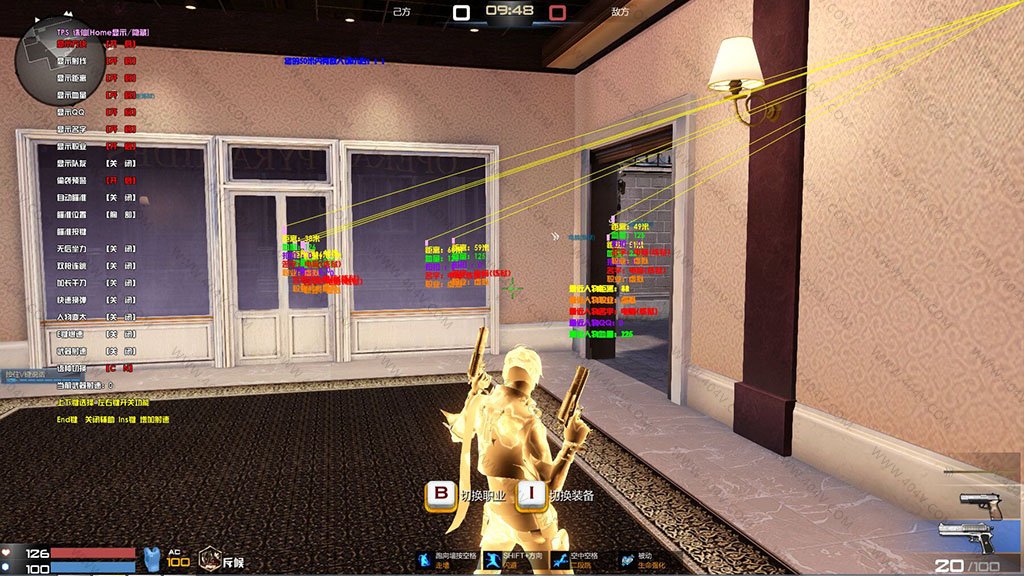Image resolution: width=1024 pixels, height=576 pixels.
Task: Select the upper pistol weapon slot
Action: 980,503
